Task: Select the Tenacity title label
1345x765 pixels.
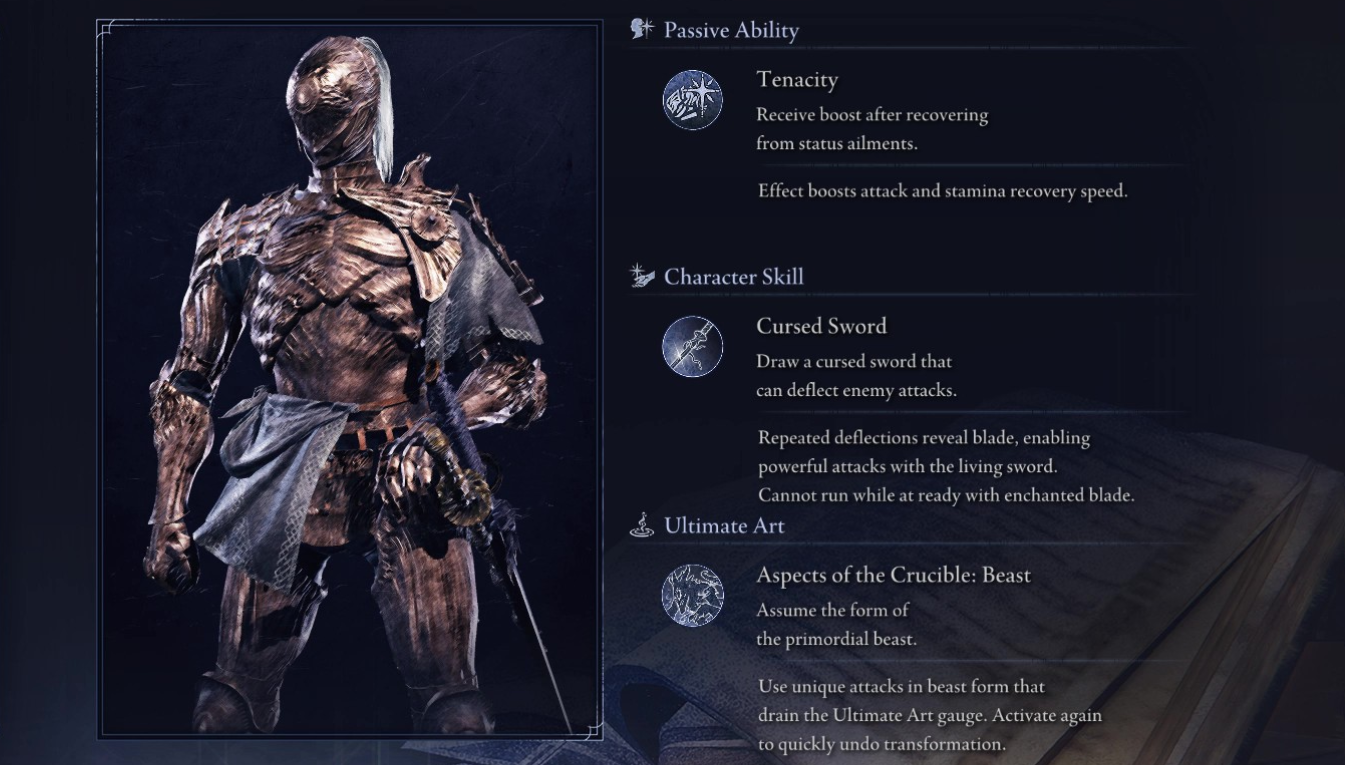Action: (x=797, y=80)
